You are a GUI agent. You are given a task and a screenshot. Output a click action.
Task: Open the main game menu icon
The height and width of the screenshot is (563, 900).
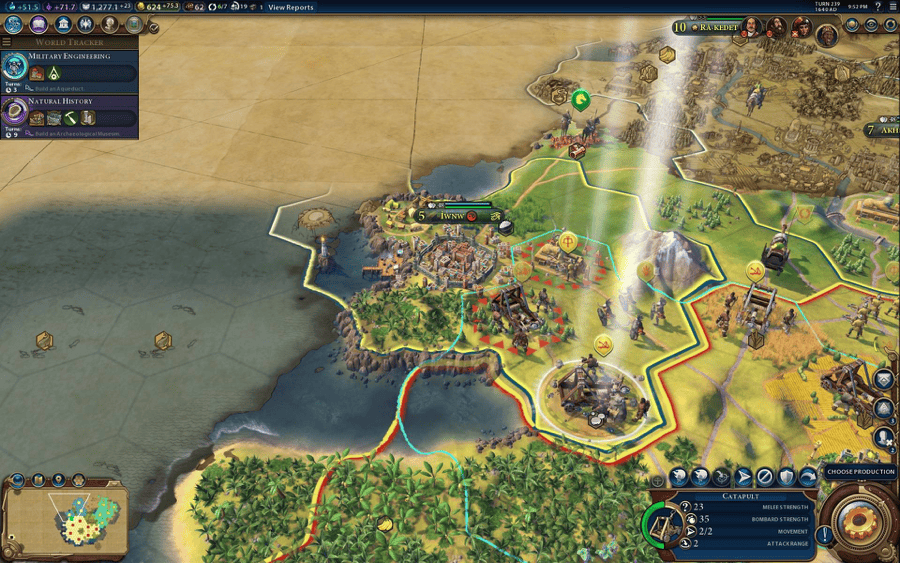(x=893, y=7)
